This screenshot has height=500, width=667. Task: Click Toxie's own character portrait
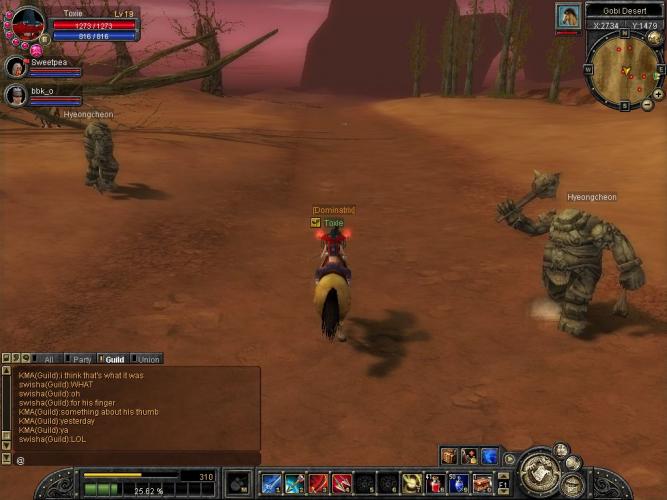point(28,22)
